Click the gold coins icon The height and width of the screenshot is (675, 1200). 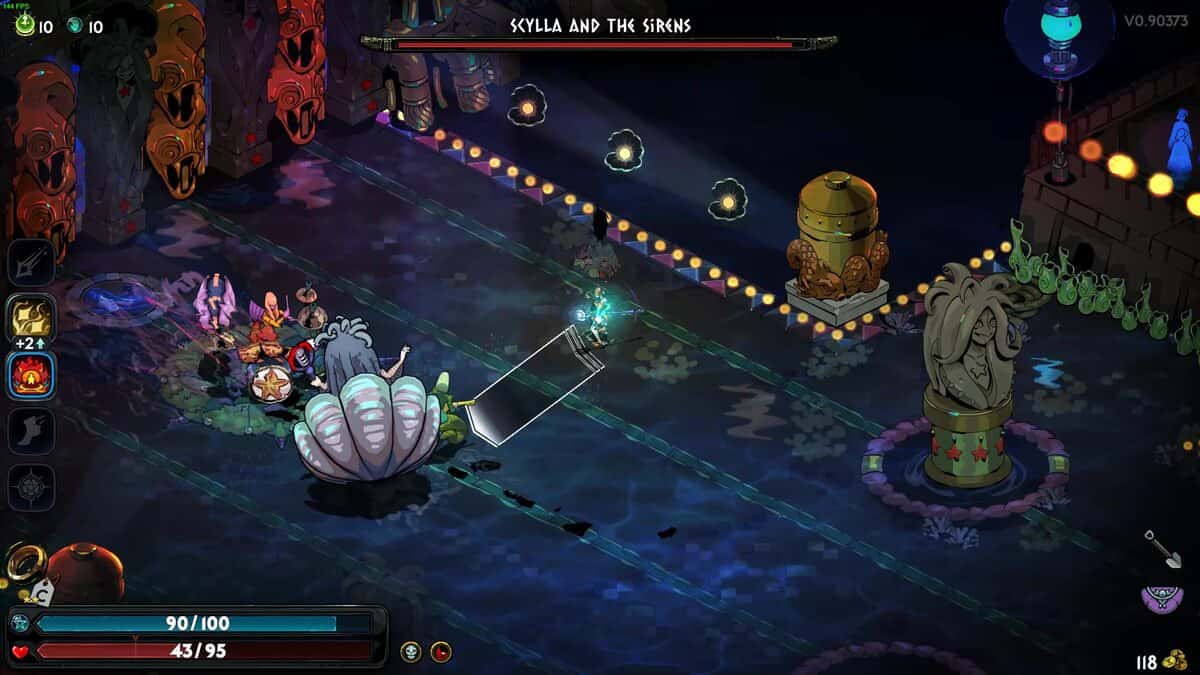pyautogui.click(x=1176, y=661)
